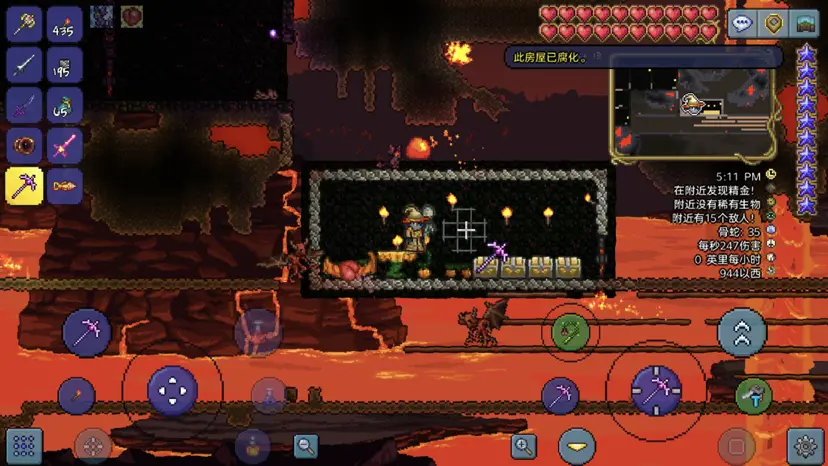Pick the dark orange ring slot
Viewport: 828px width, 466px height.
[24, 146]
